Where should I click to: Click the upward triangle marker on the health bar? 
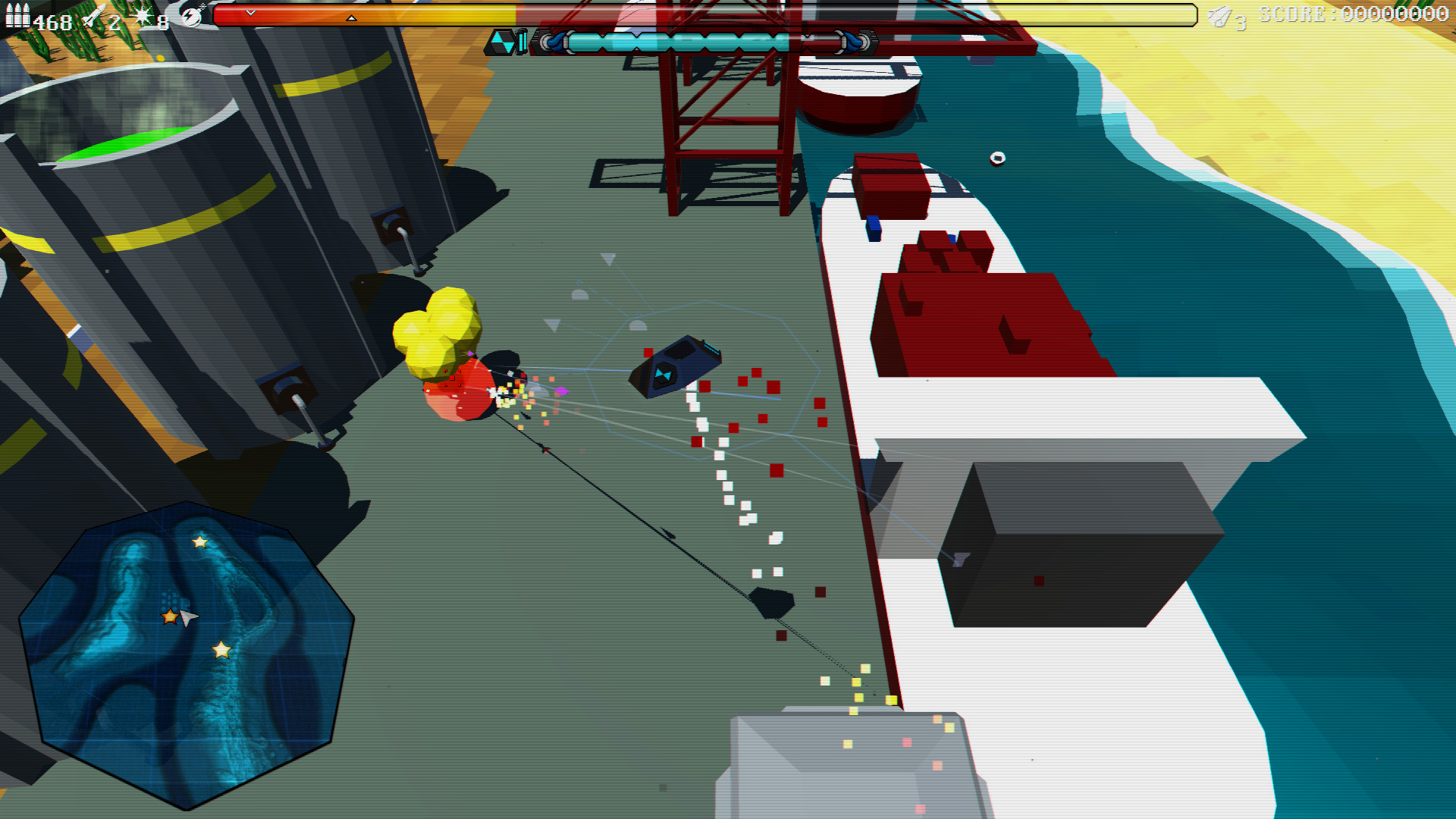(351, 17)
